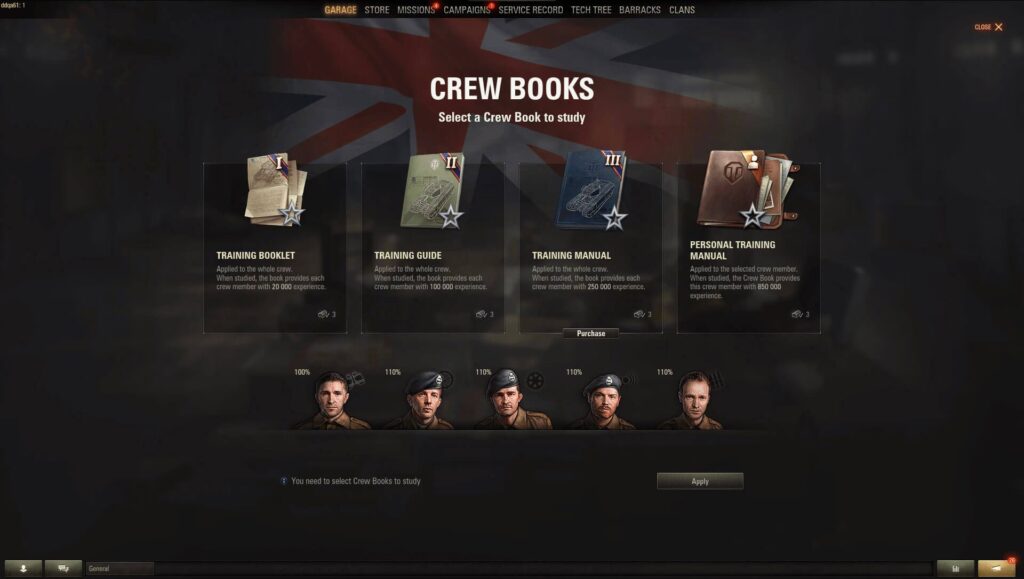Select the bearded radio operator portrait
1024x579 pixels.
[x=602, y=402]
